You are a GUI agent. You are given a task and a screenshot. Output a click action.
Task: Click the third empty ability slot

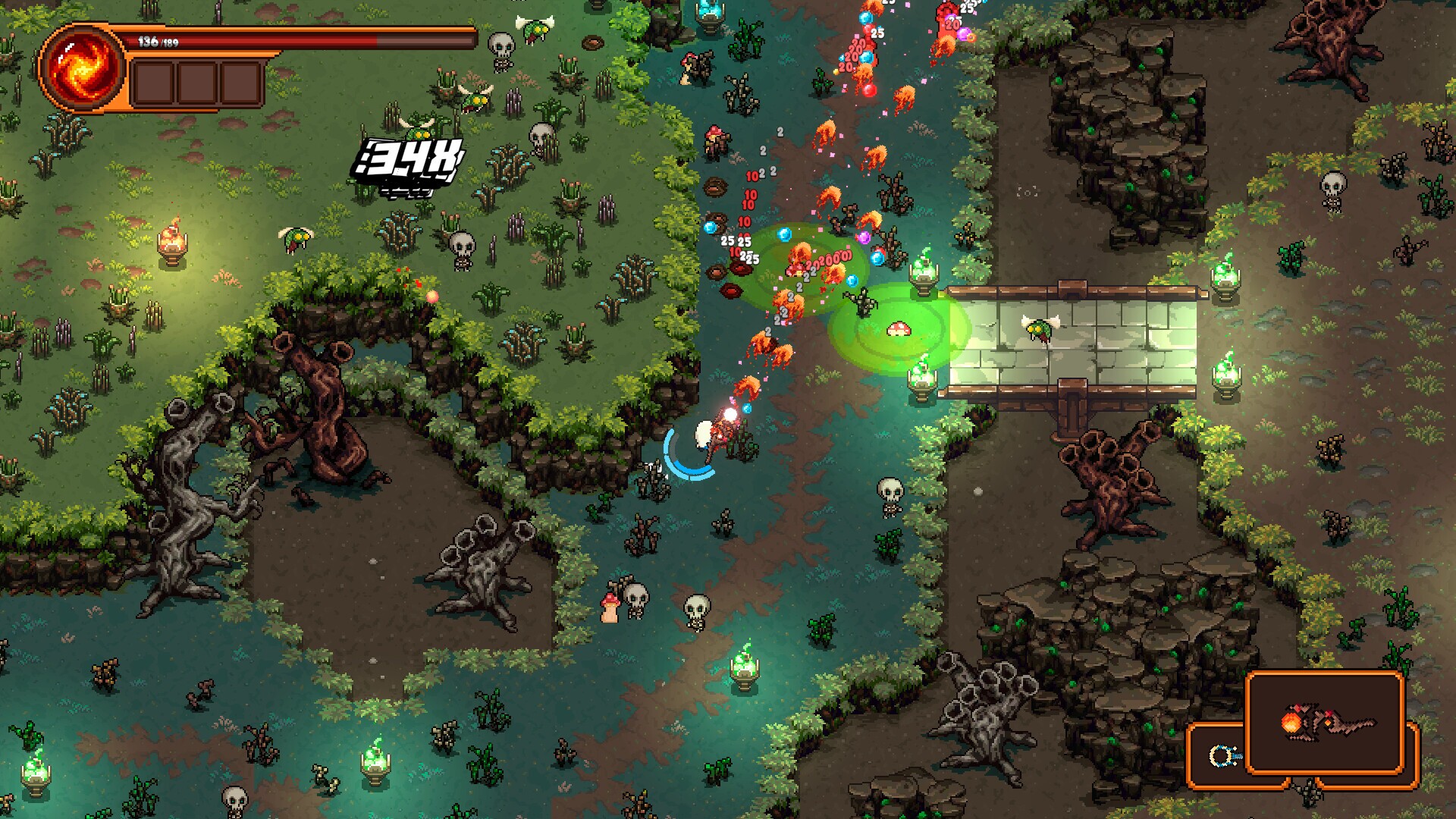[x=239, y=81]
